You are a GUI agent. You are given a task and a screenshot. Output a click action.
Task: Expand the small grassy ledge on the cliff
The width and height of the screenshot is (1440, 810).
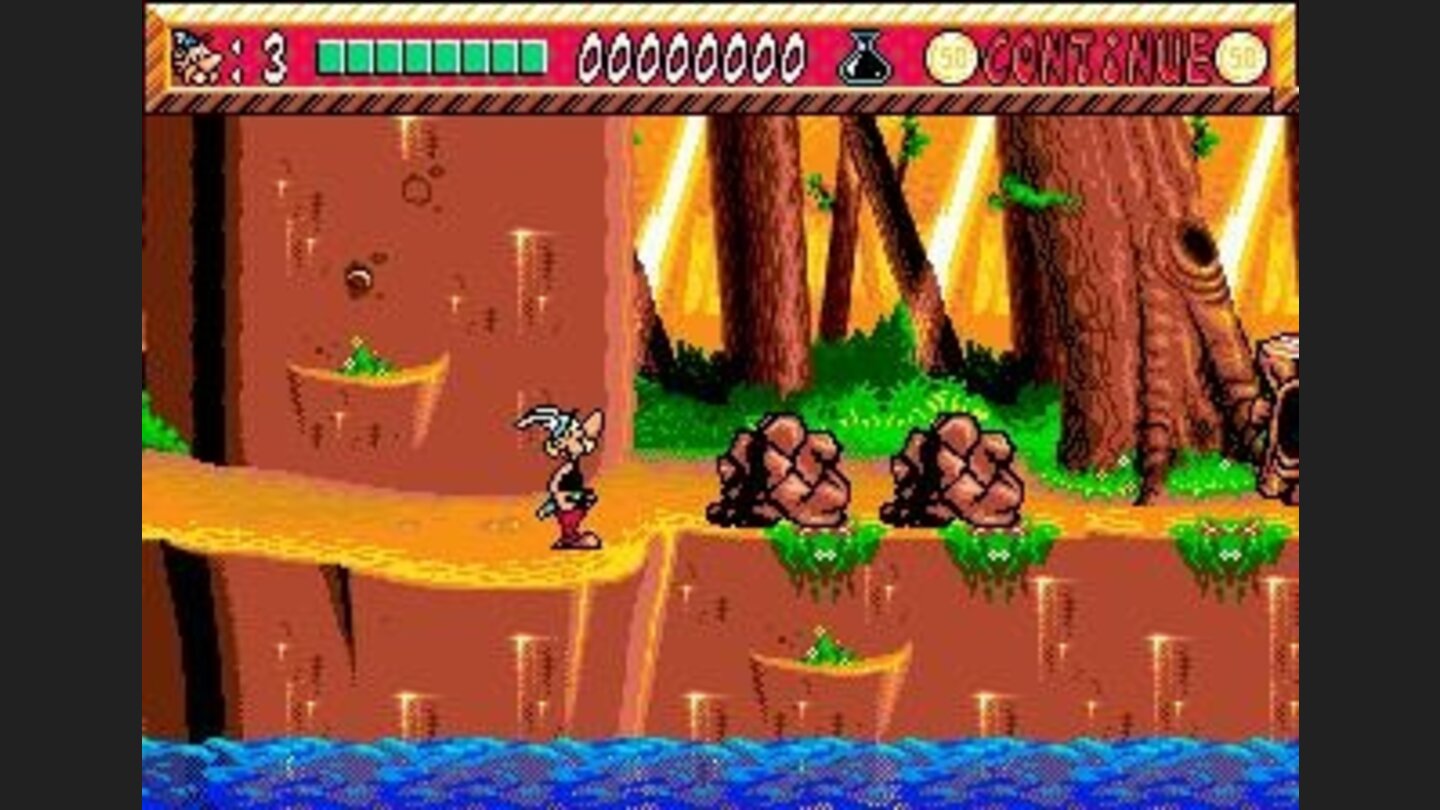click(370, 370)
